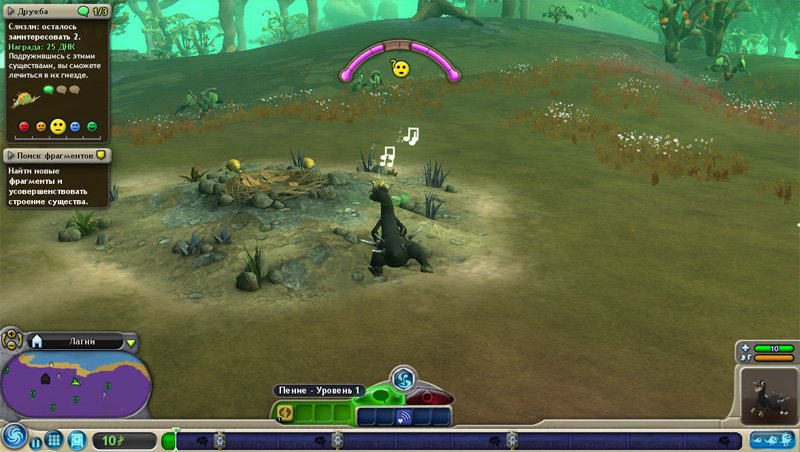
Task: Open the Лагии nest dropdown arrow
Action: click(131, 342)
